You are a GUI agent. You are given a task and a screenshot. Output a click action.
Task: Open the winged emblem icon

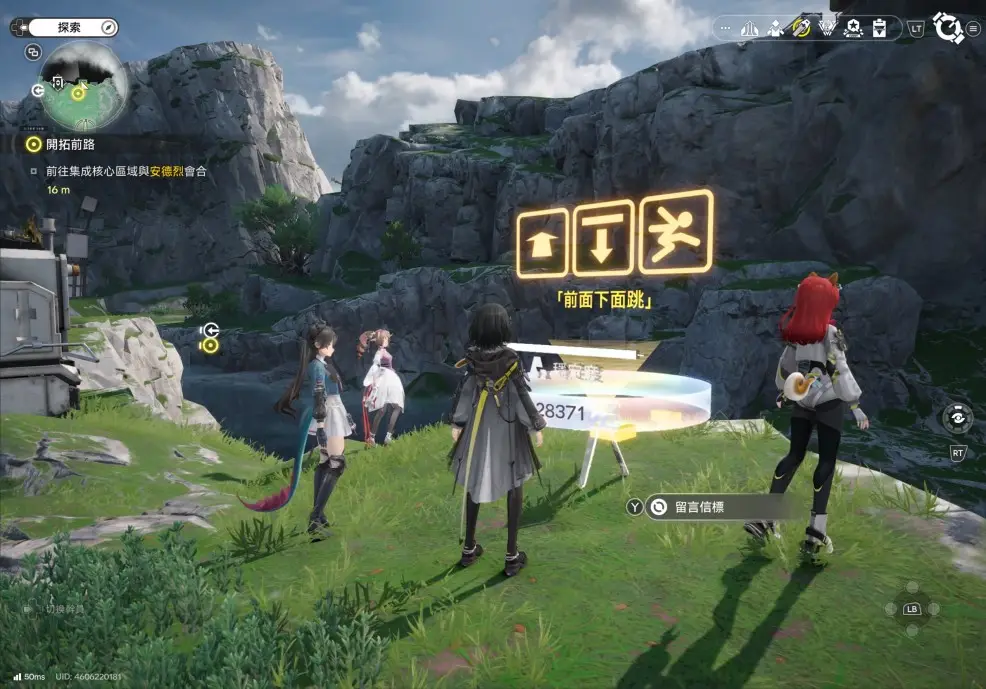[x=827, y=28]
